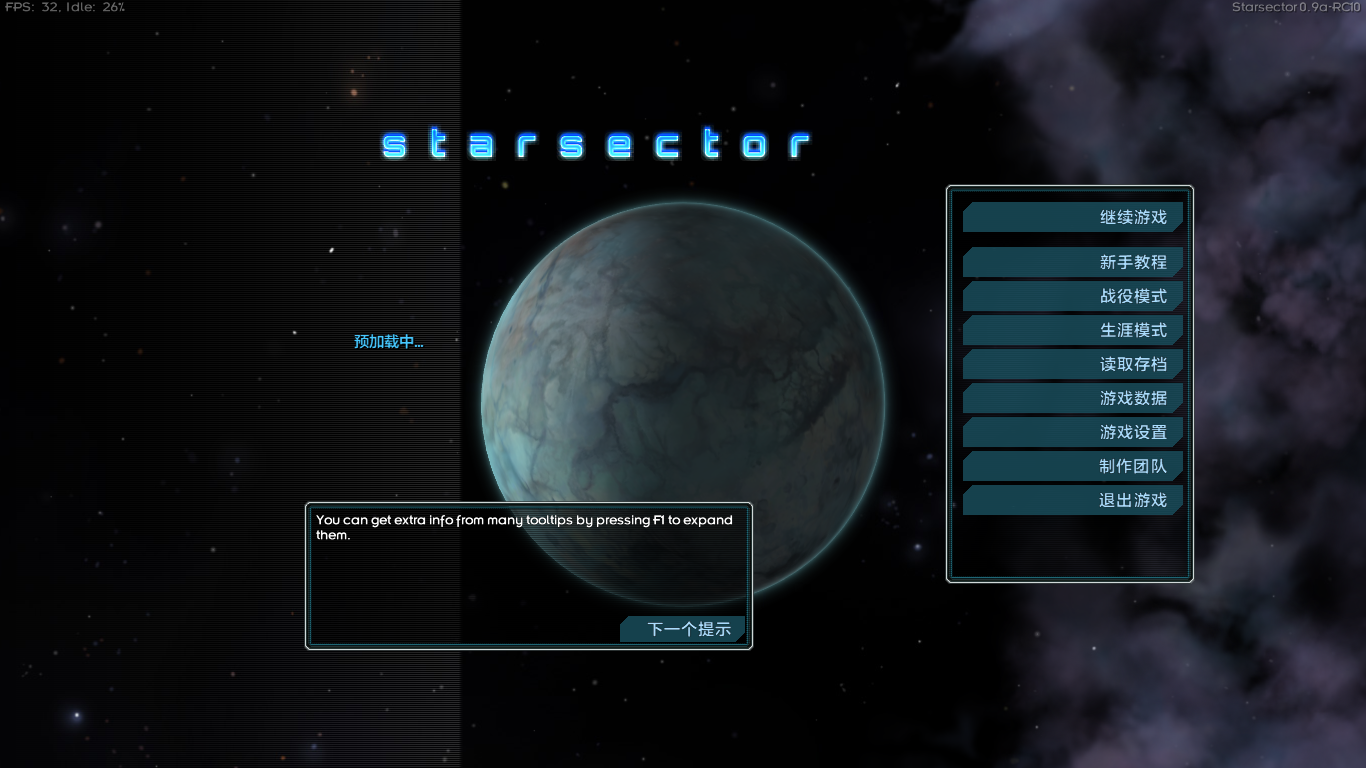Show the 制作团队 credits

coord(1073,466)
